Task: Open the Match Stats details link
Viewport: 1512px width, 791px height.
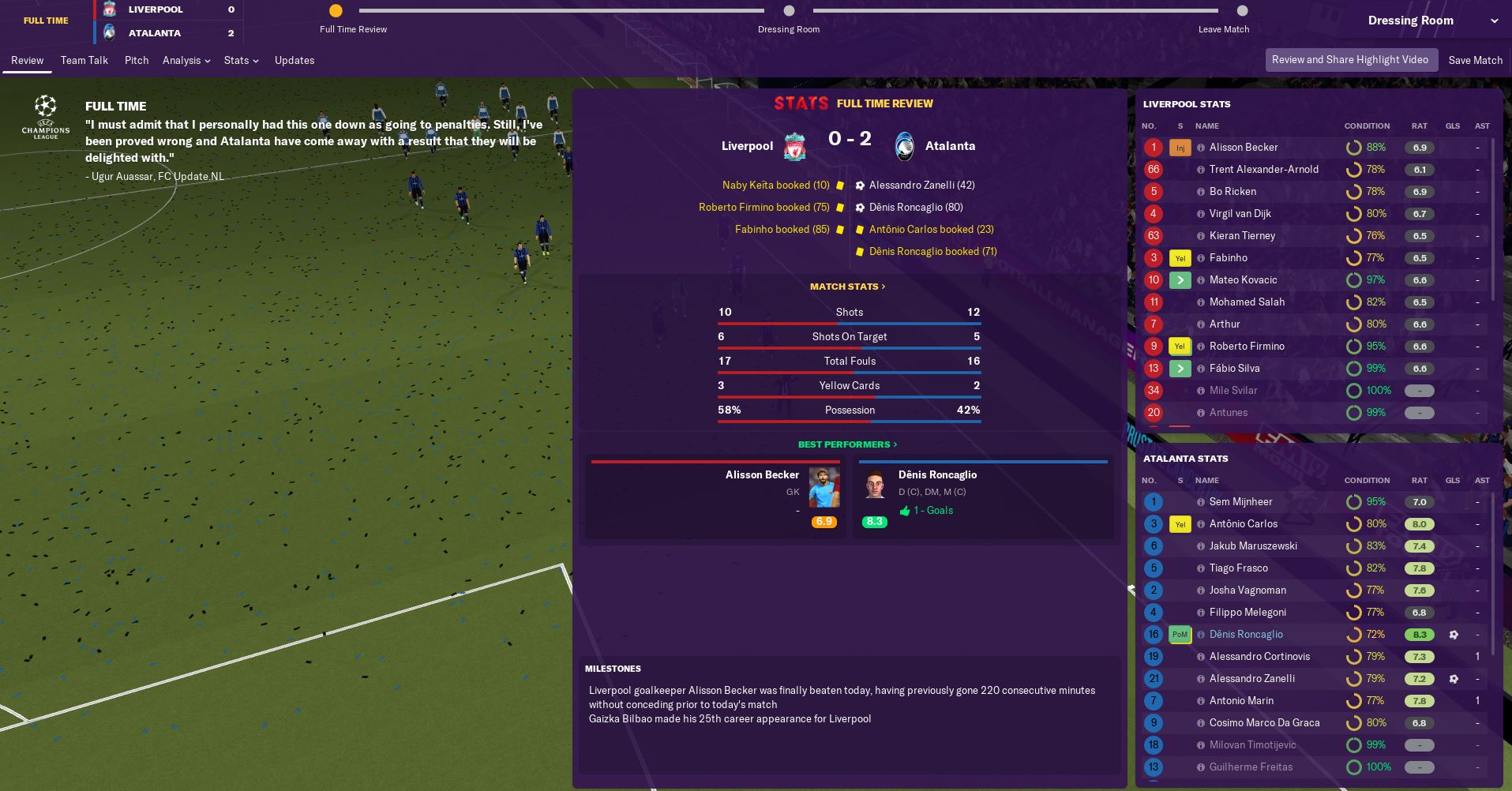Action: click(847, 287)
